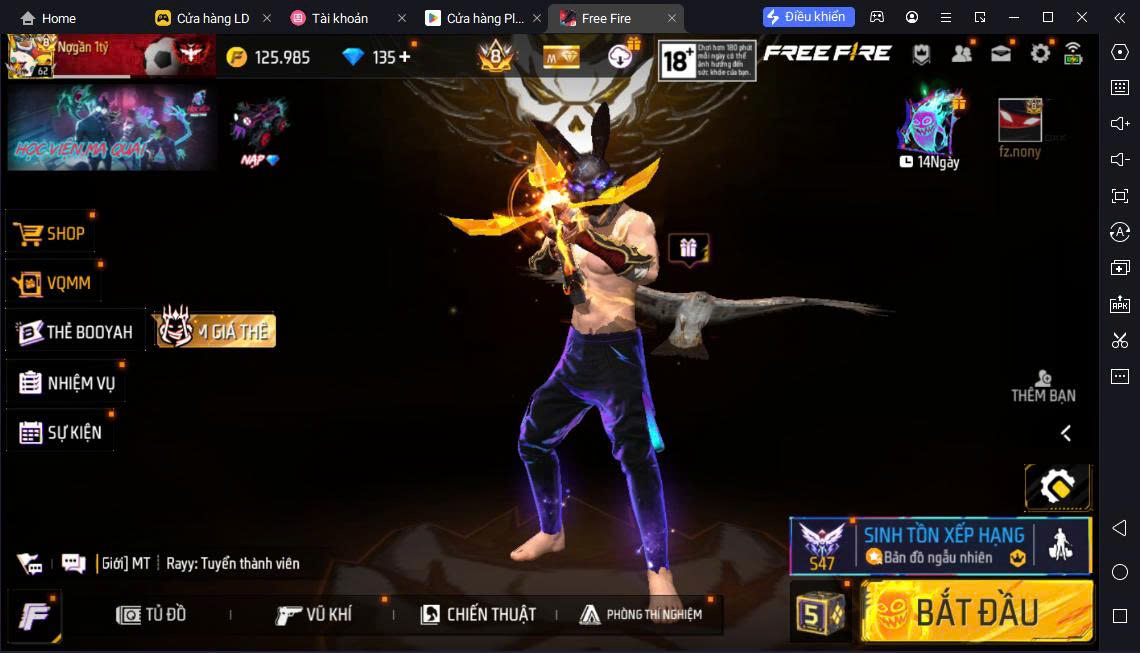1140x653 pixels.
Task: Open the Học Viện Ma Quái banner
Action: pyautogui.click(x=111, y=127)
